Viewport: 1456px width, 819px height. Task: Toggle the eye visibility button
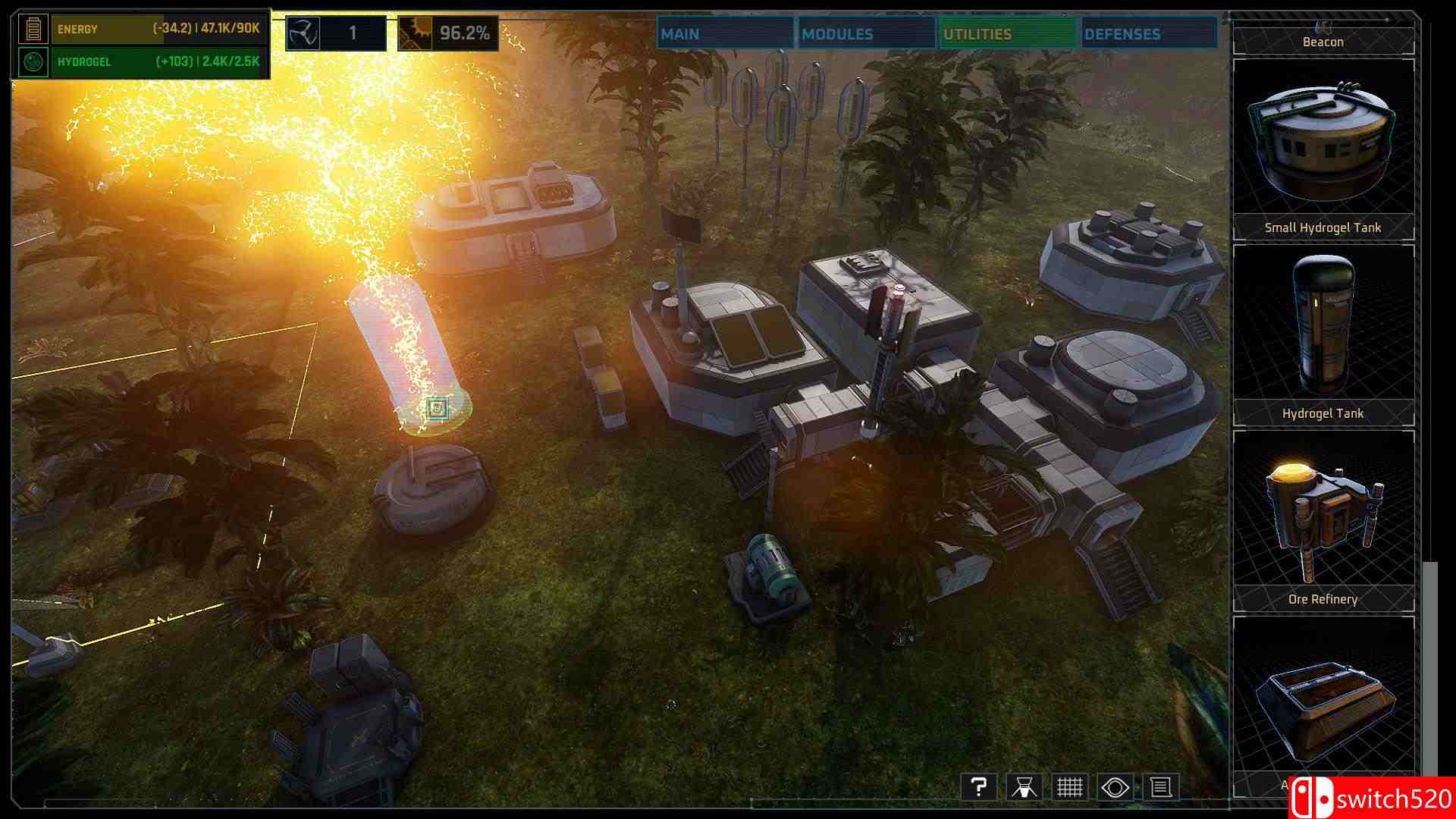click(1116, 787)
